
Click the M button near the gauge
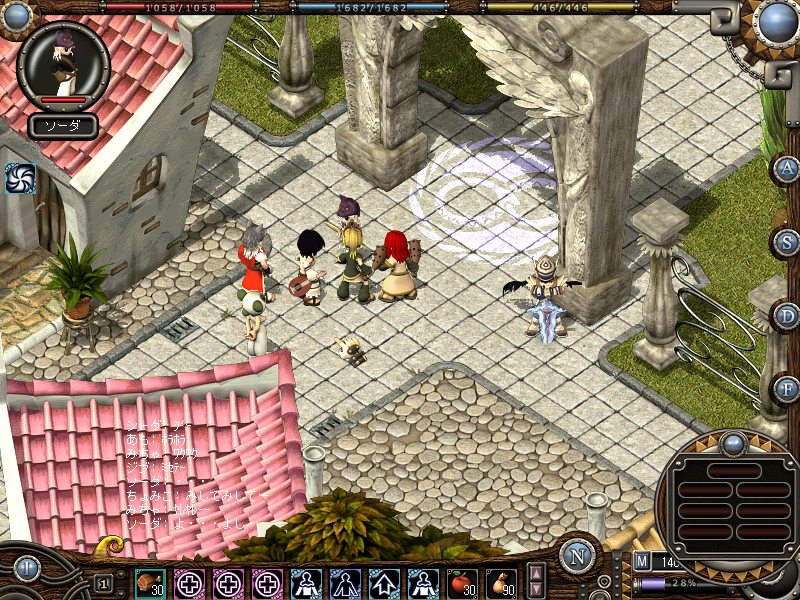(x=641, y=562)
